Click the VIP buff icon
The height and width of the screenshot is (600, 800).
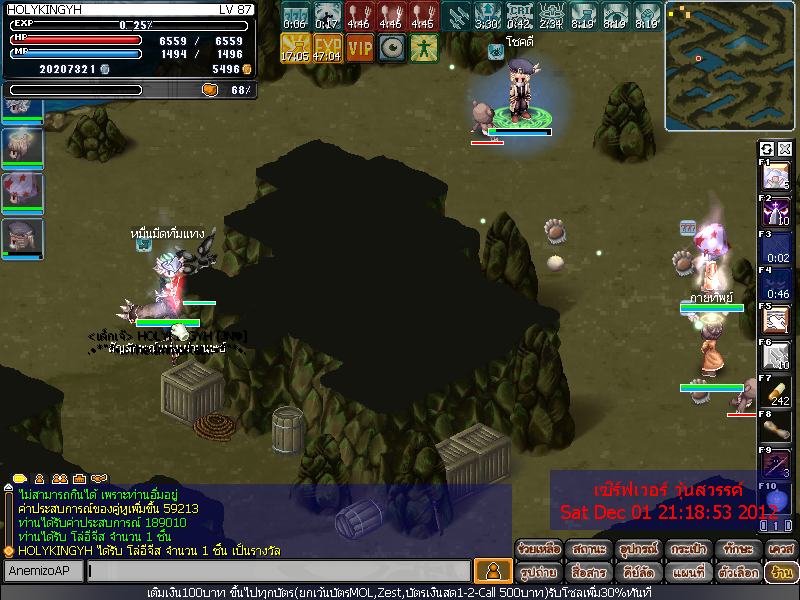[361, 46]
